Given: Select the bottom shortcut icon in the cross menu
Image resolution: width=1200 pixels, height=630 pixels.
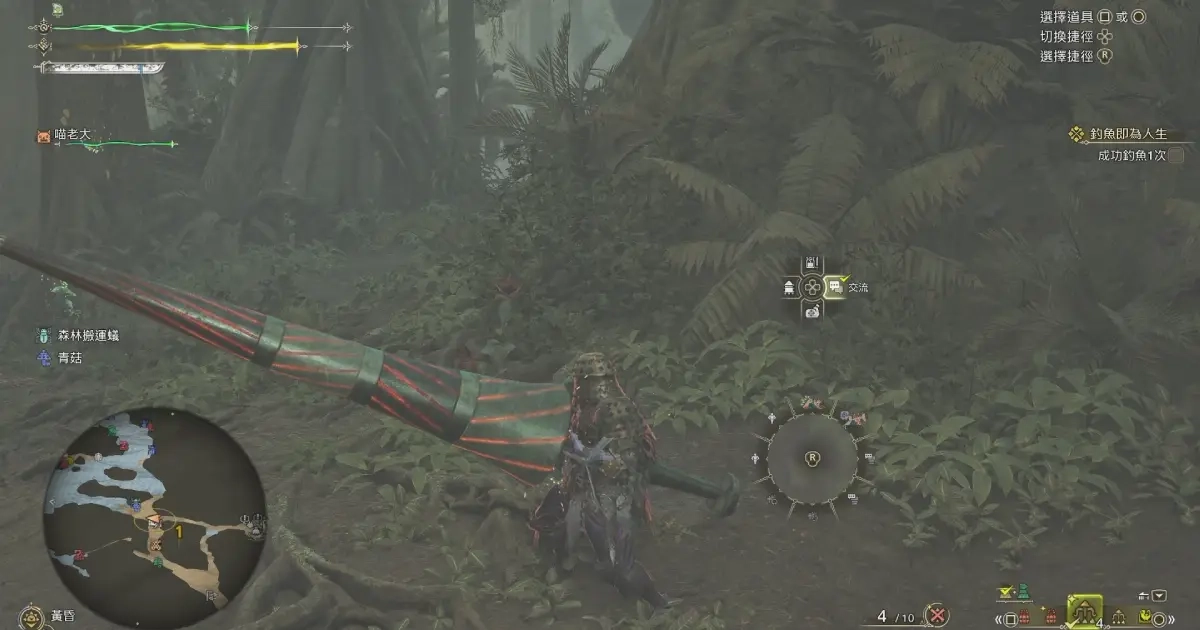Looking at the screenshot, I should click(812, 311).
